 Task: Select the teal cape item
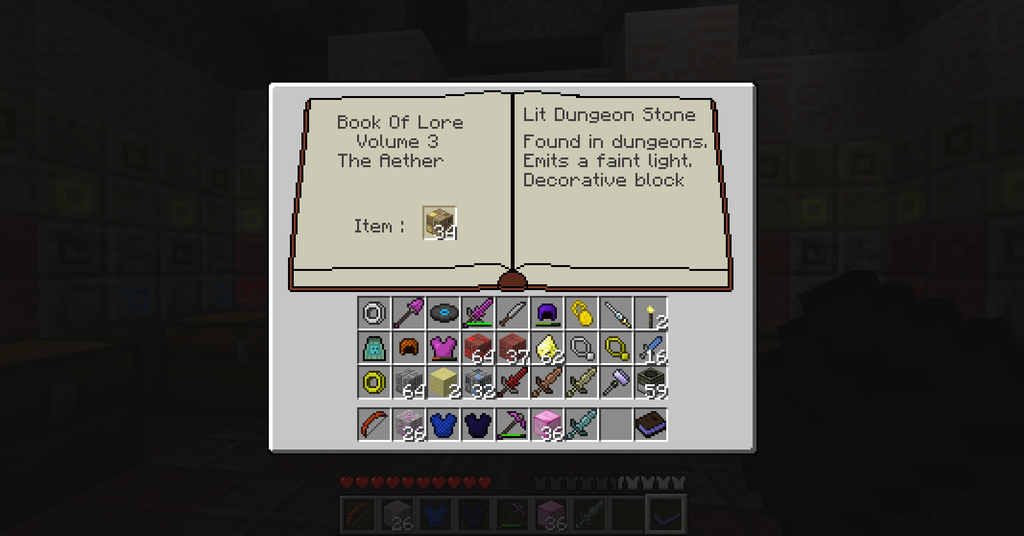(374, 348)
